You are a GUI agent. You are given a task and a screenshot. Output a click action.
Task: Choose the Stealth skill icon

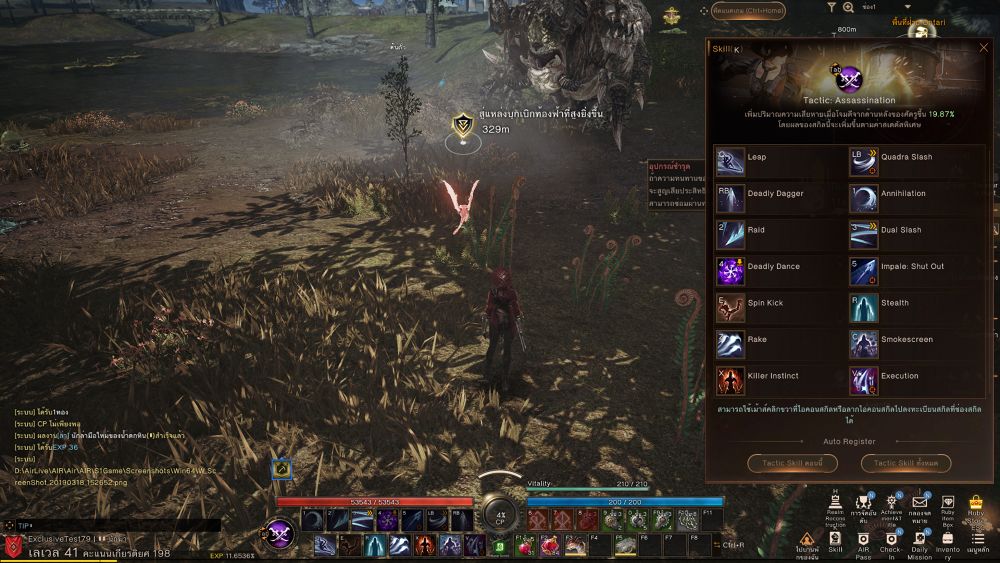point(863,304)
